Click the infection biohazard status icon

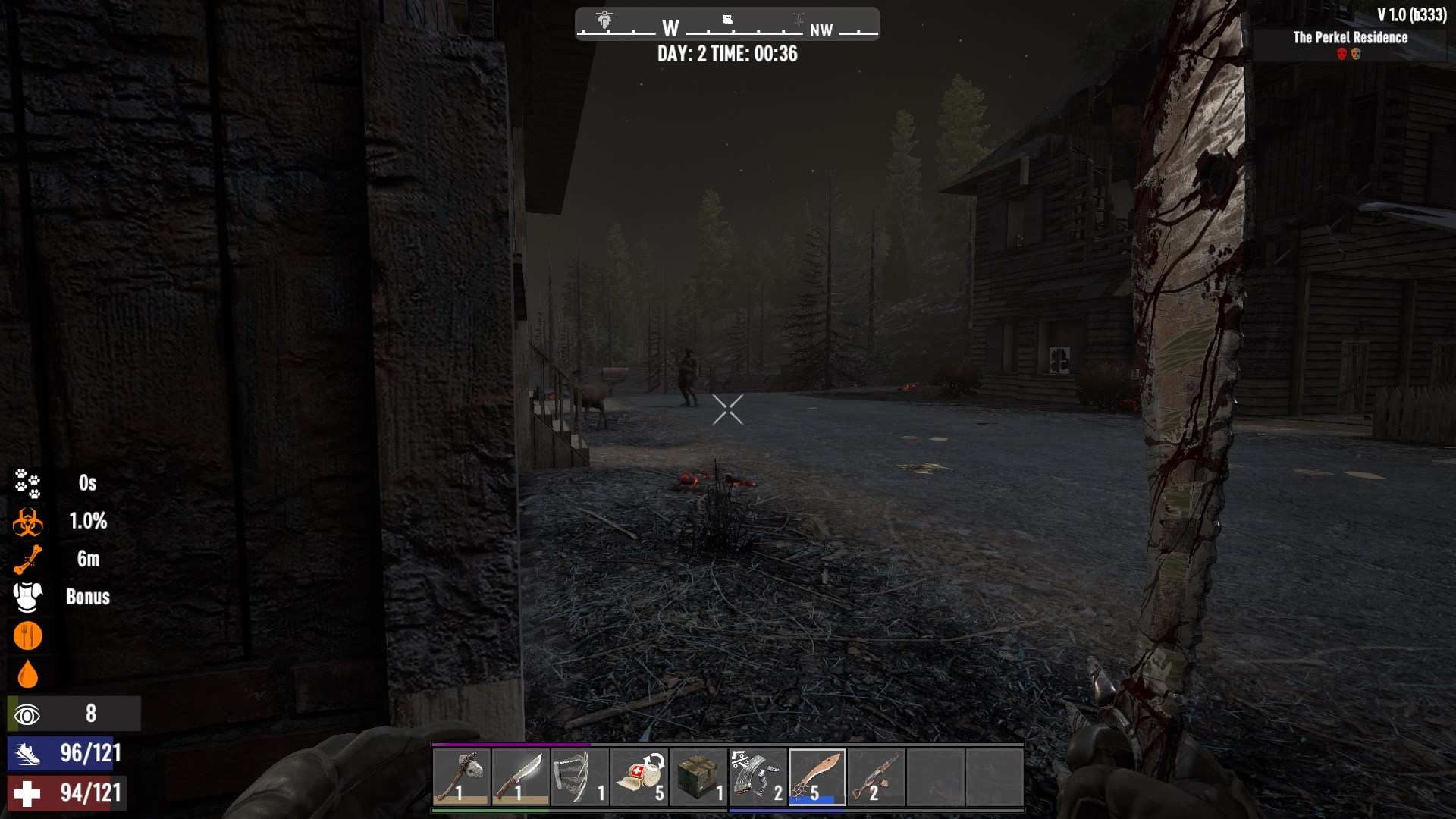pos(28,522)
